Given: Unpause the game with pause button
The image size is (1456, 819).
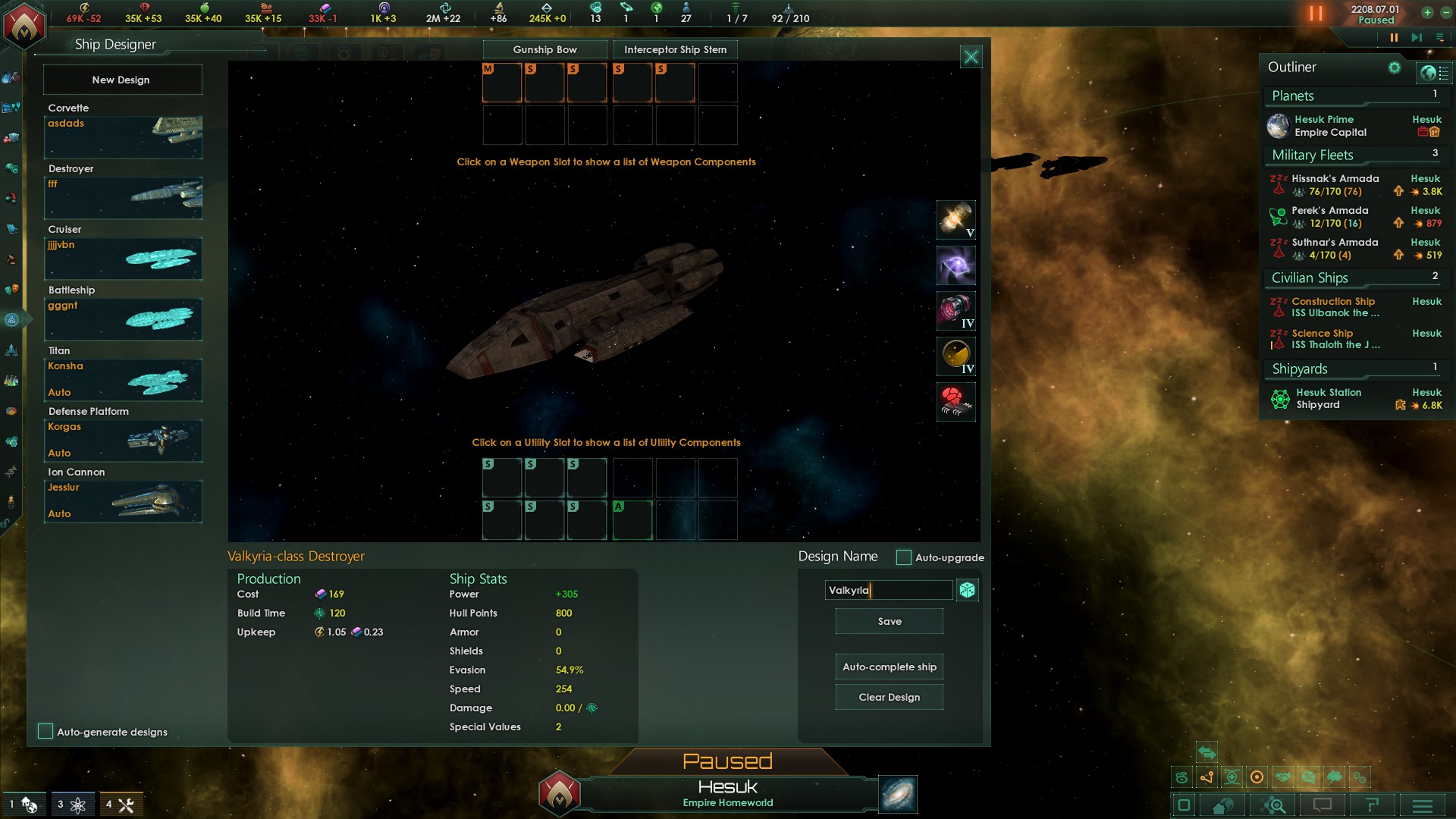Looking at the screenshot, I should tap(1394, 37).
